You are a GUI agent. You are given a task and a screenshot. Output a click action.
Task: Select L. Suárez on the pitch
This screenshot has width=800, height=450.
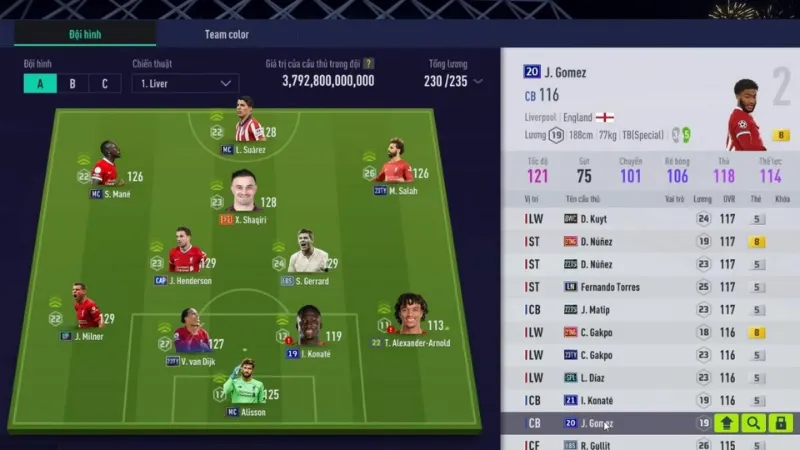point(245,125)
